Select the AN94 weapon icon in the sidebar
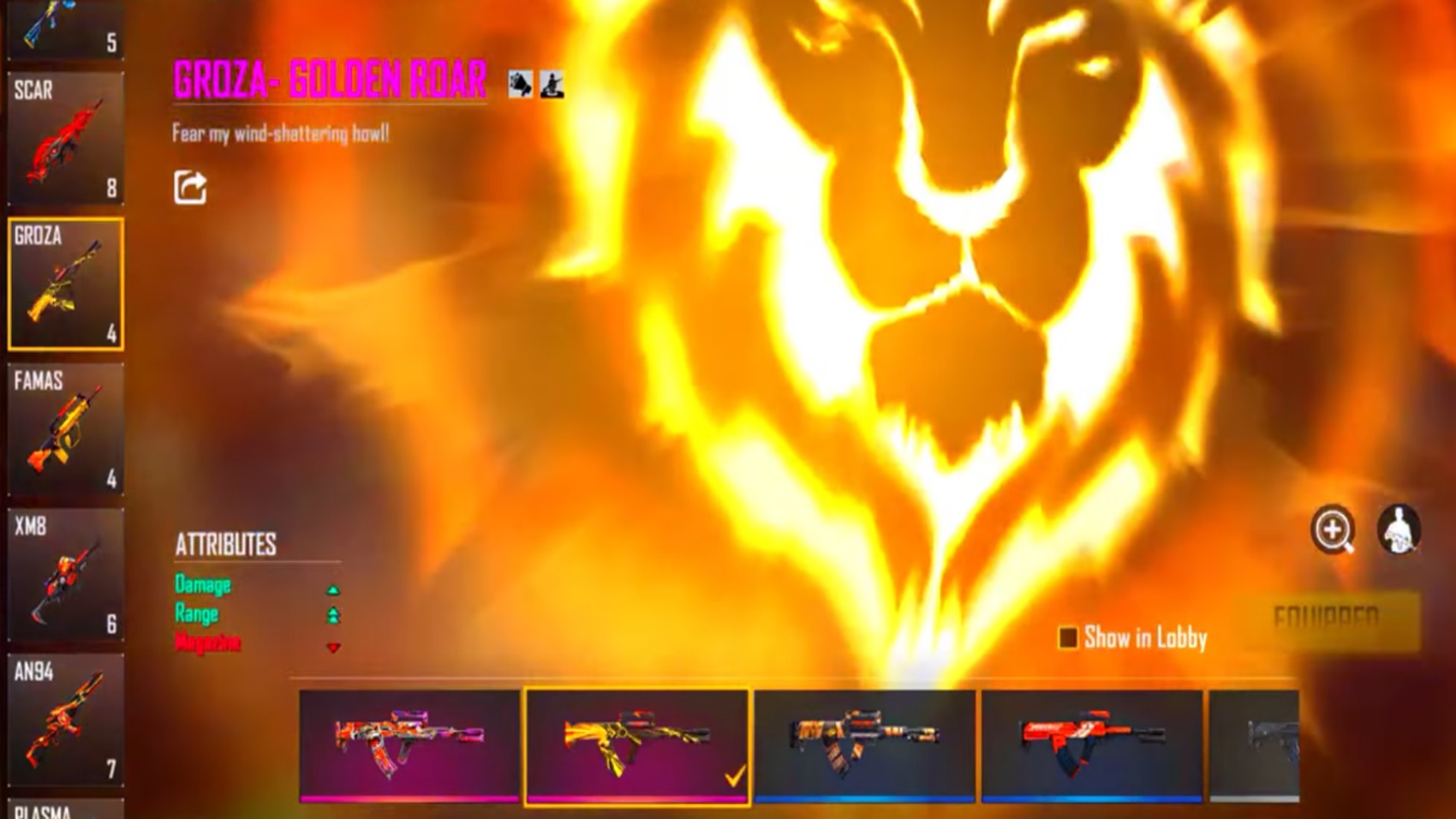 click(x=64, y=720)
